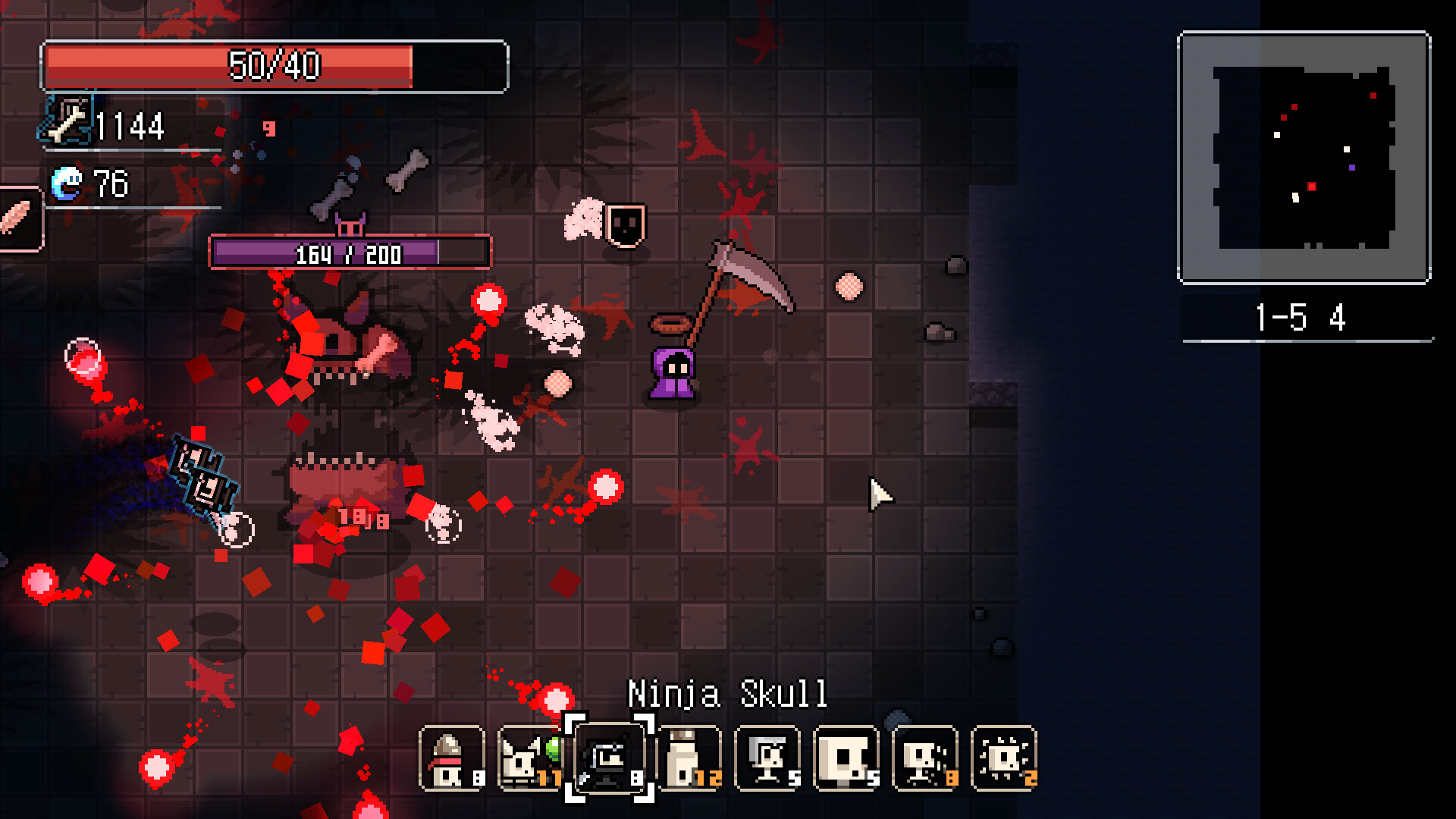Select the large plain skull slot showing 5
The width and height of the screenshot is (1456, 819).
[x=846, y=758]
